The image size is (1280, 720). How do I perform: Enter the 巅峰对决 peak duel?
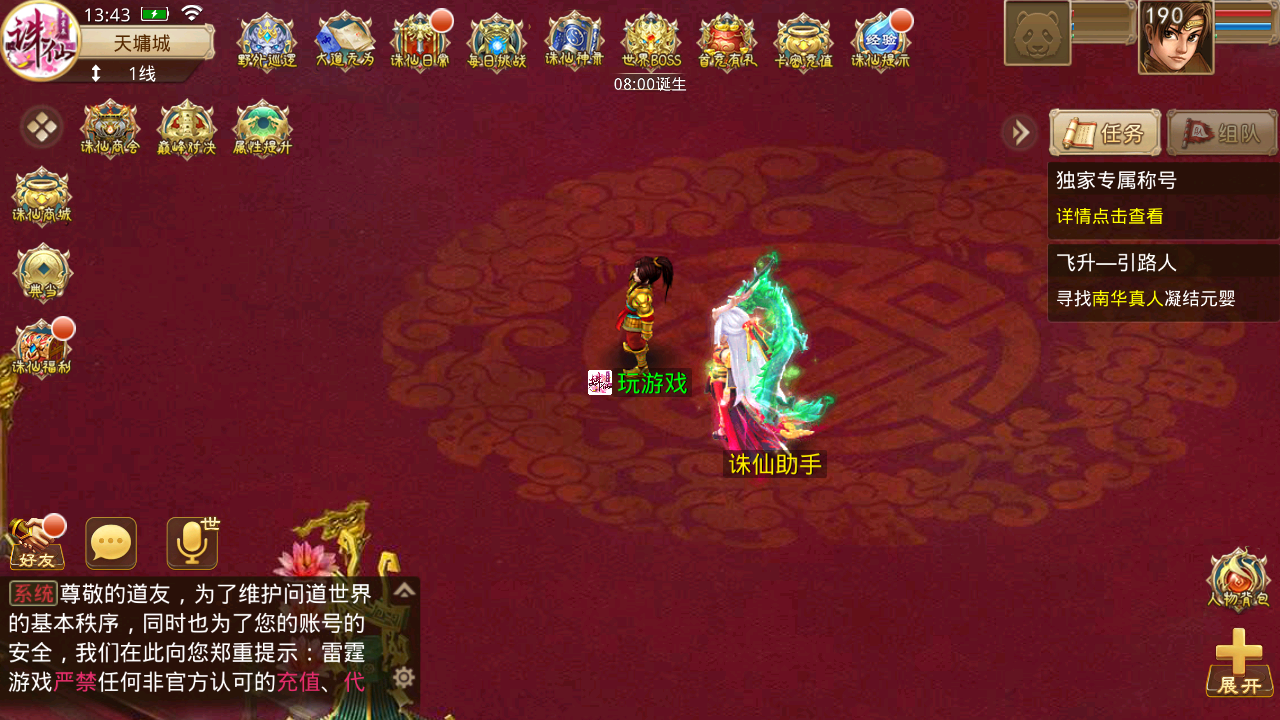point(186,129)
